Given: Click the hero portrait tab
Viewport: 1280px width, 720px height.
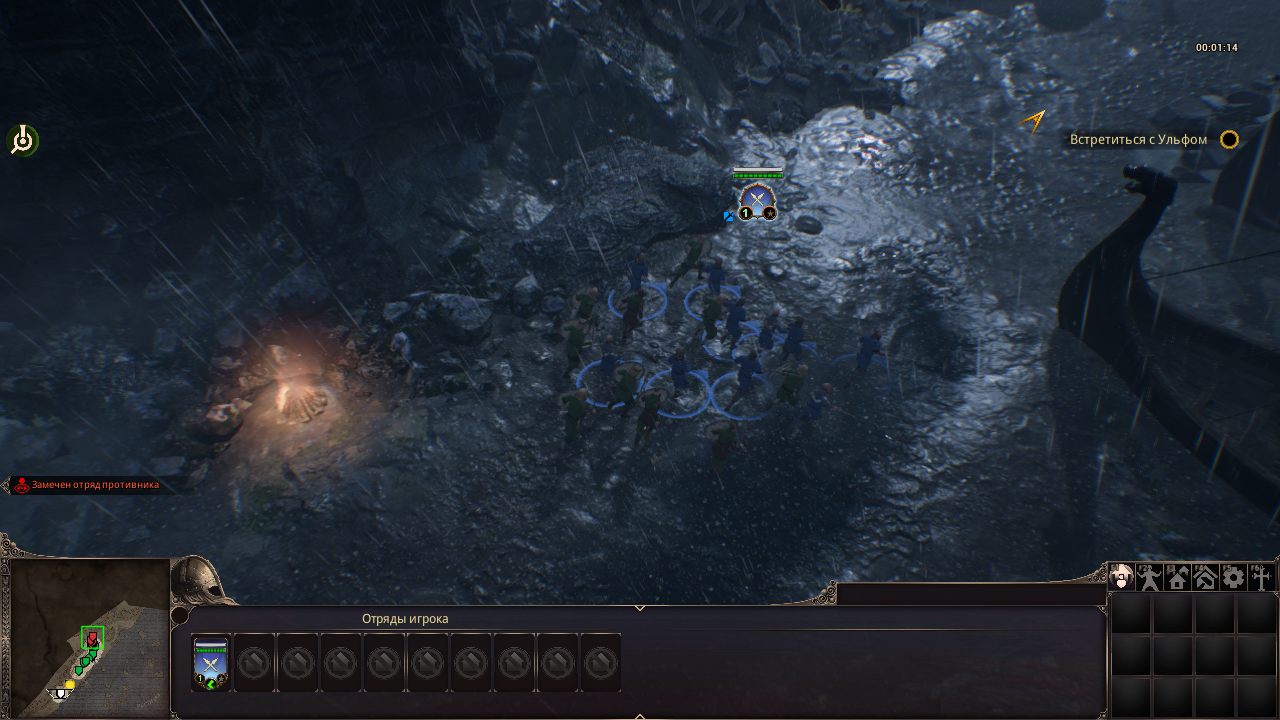Looking at the screenshot, I should click(x=1121, y=577).
